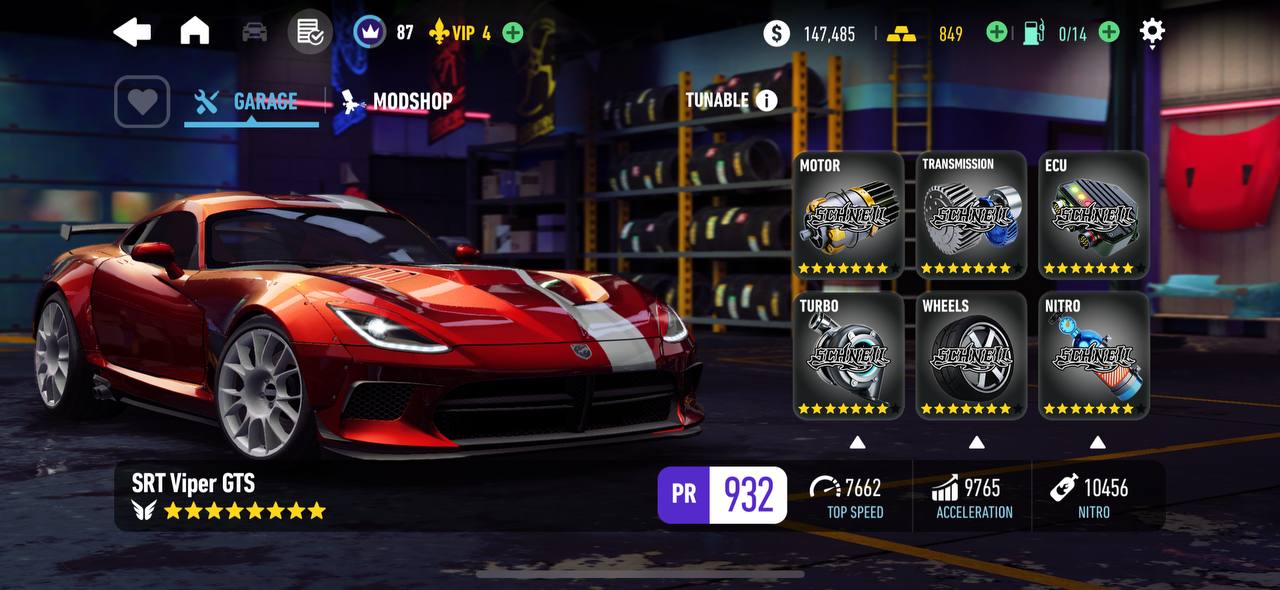Image resolution: width=1280 pixels, height=590 pixels.
Task: Refill fuel with the plus button
Action: (1109, 33)
